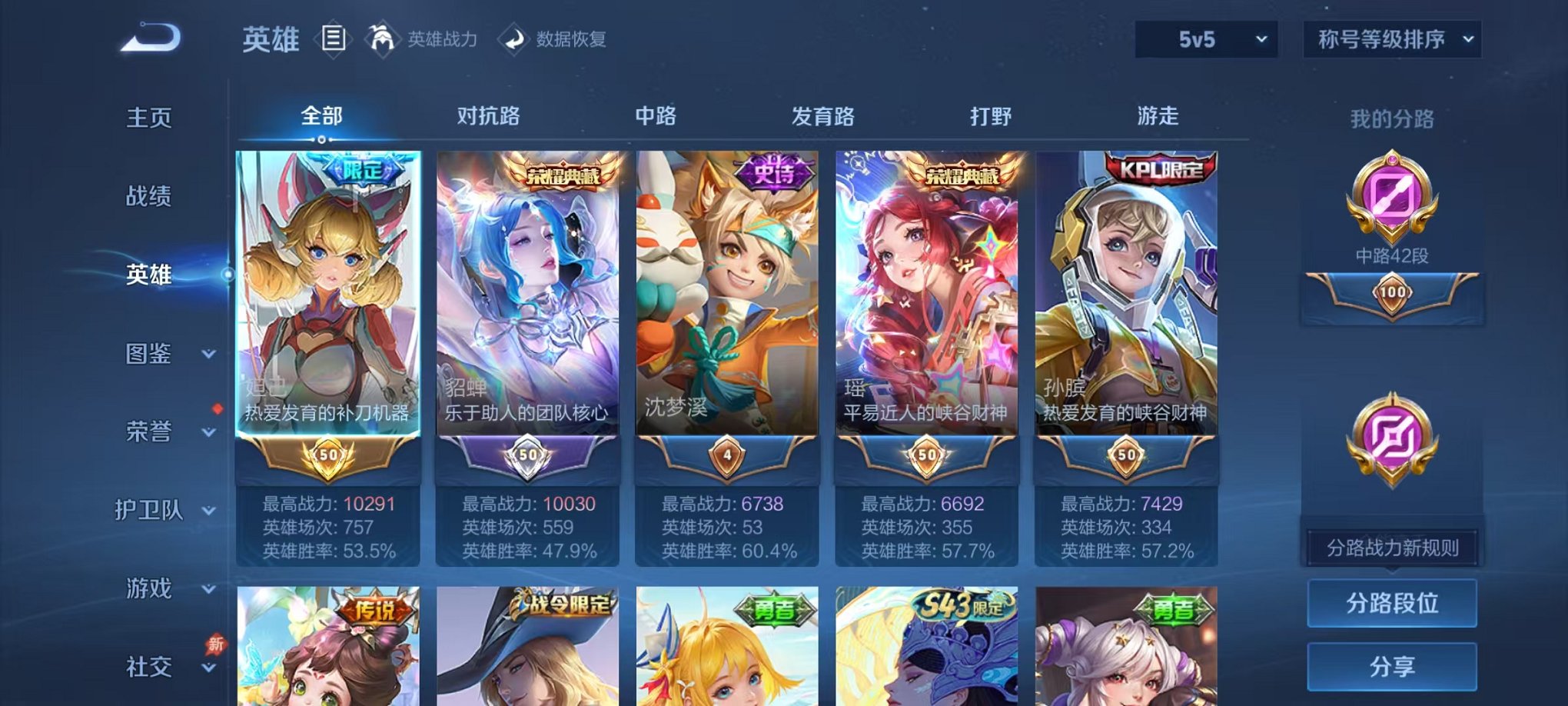This screenshot has width=1568, height=706.
Task: Click the 主页 sidebar icon
Action: tap(151, 117)
